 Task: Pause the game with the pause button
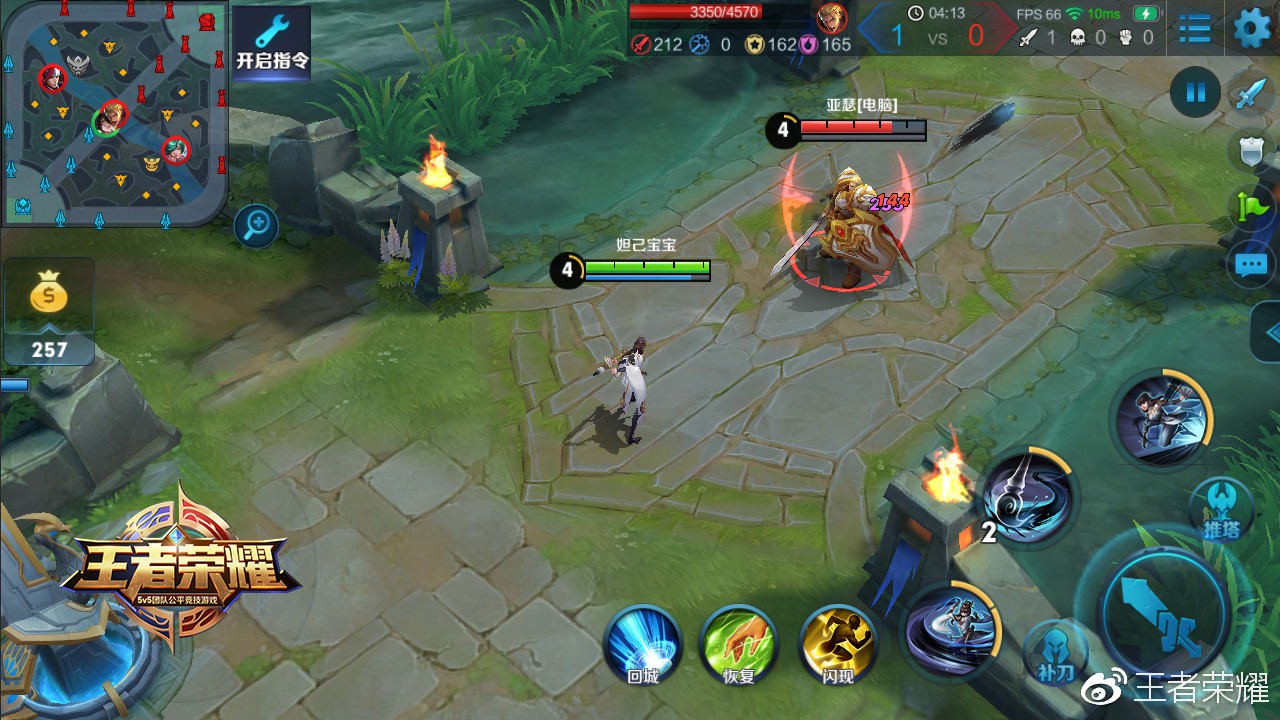coord(1195,93)
